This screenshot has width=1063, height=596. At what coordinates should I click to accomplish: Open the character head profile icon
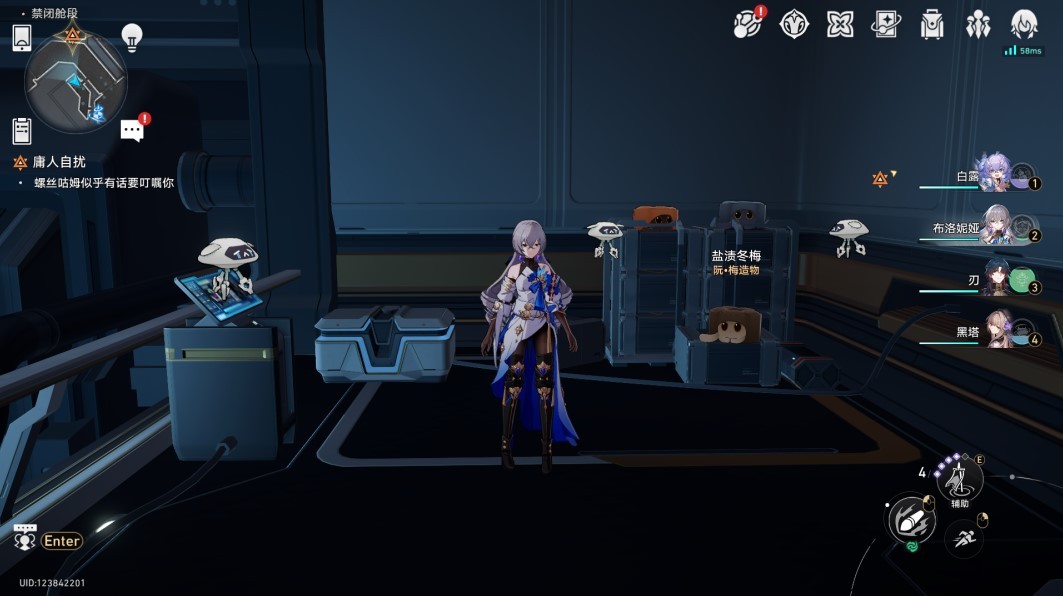pos(1023,24)
